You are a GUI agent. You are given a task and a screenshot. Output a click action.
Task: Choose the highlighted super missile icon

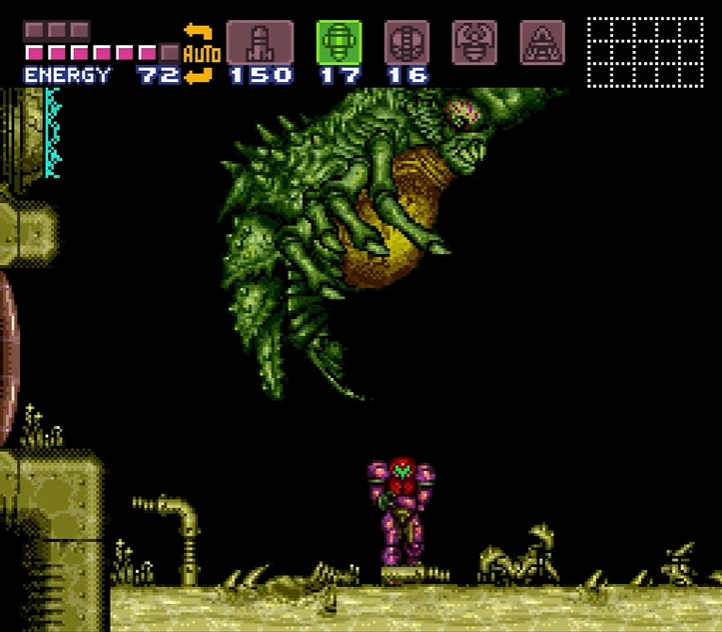pos(339,42)
